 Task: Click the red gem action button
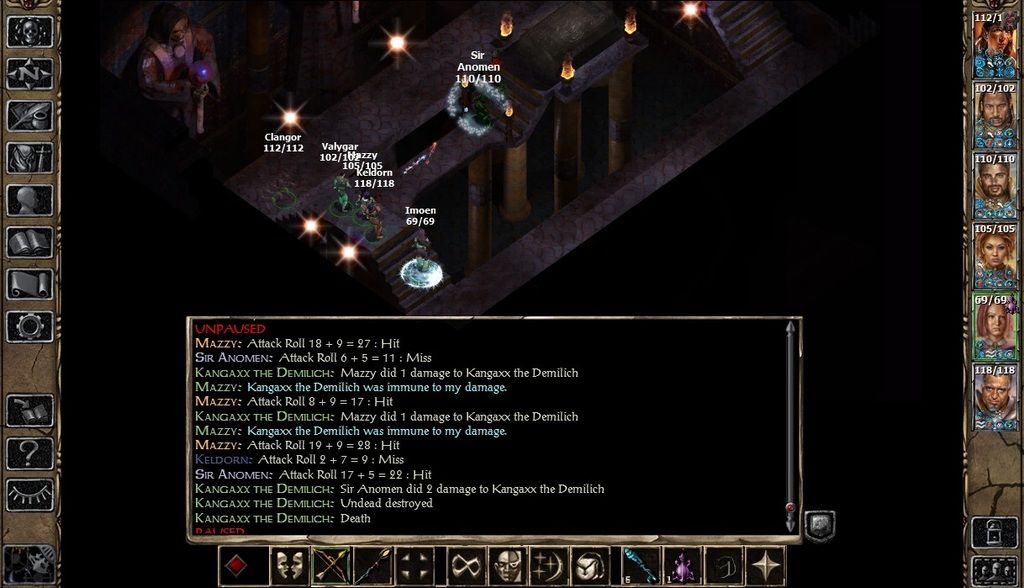tap(237, 566)
